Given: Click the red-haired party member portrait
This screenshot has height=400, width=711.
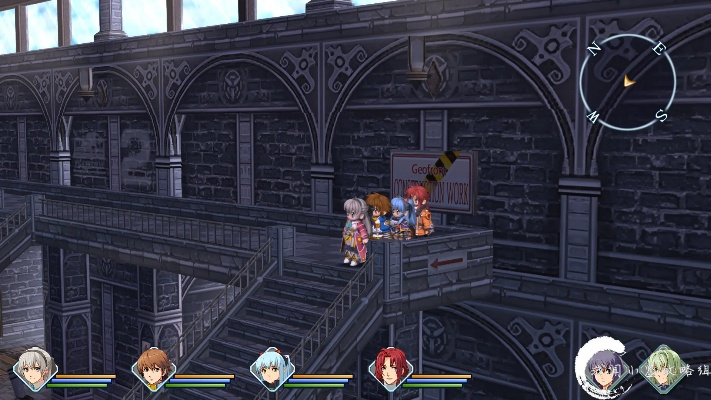Looking at the screenshot, I should 388,370.
